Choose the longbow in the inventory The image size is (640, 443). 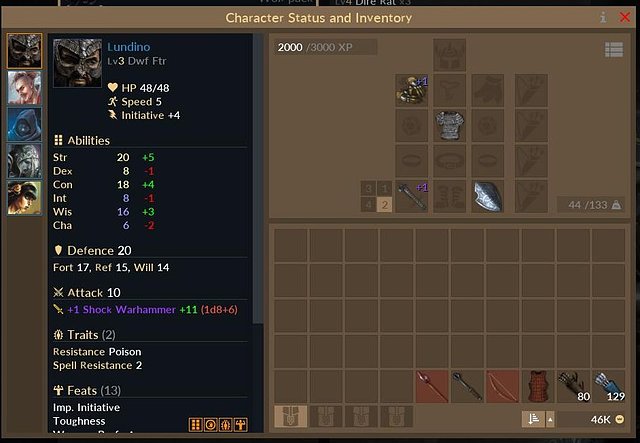pyautogui.click(x=500, y=385)
